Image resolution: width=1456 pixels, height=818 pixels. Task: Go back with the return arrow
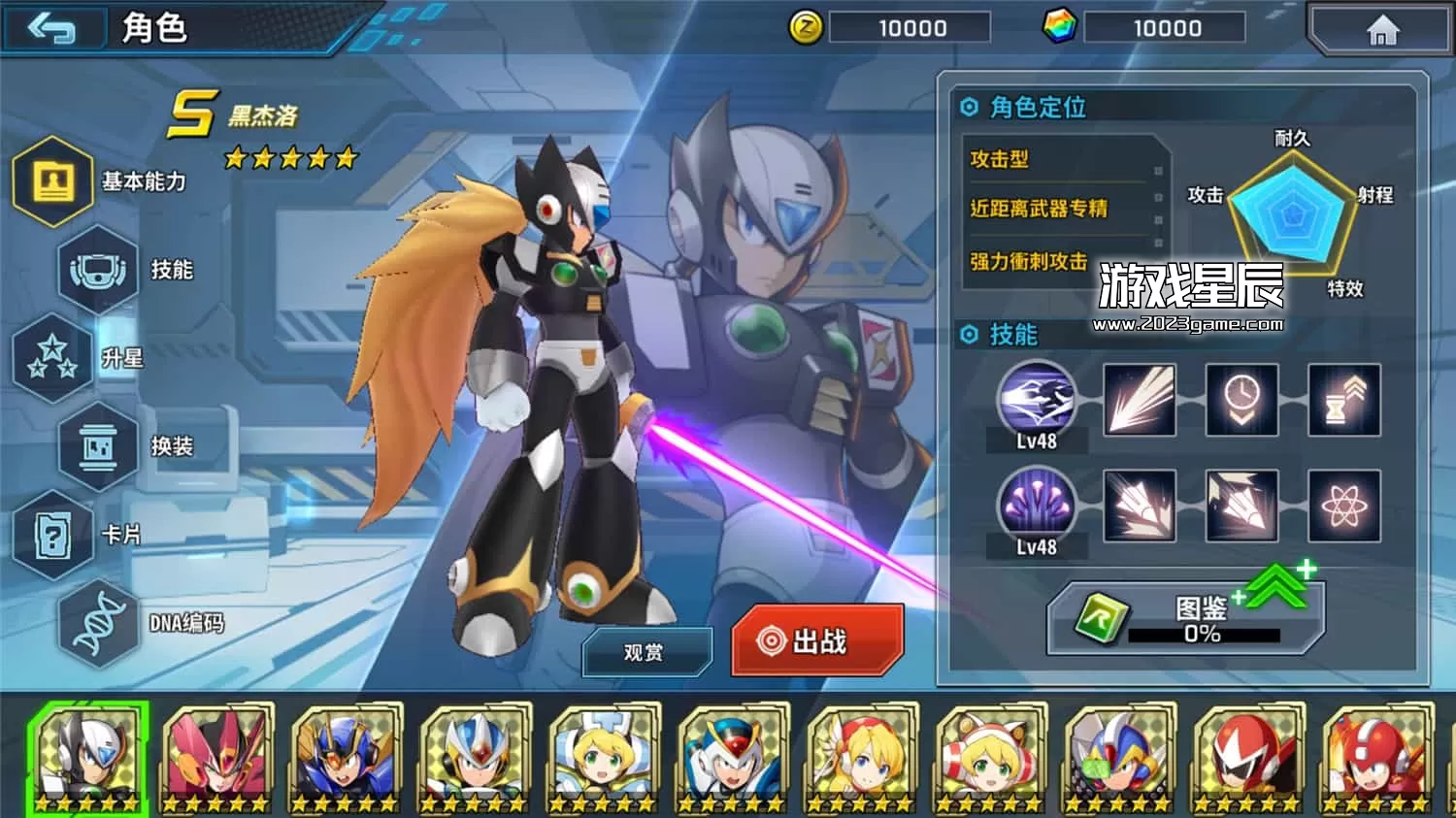(53, 29)
